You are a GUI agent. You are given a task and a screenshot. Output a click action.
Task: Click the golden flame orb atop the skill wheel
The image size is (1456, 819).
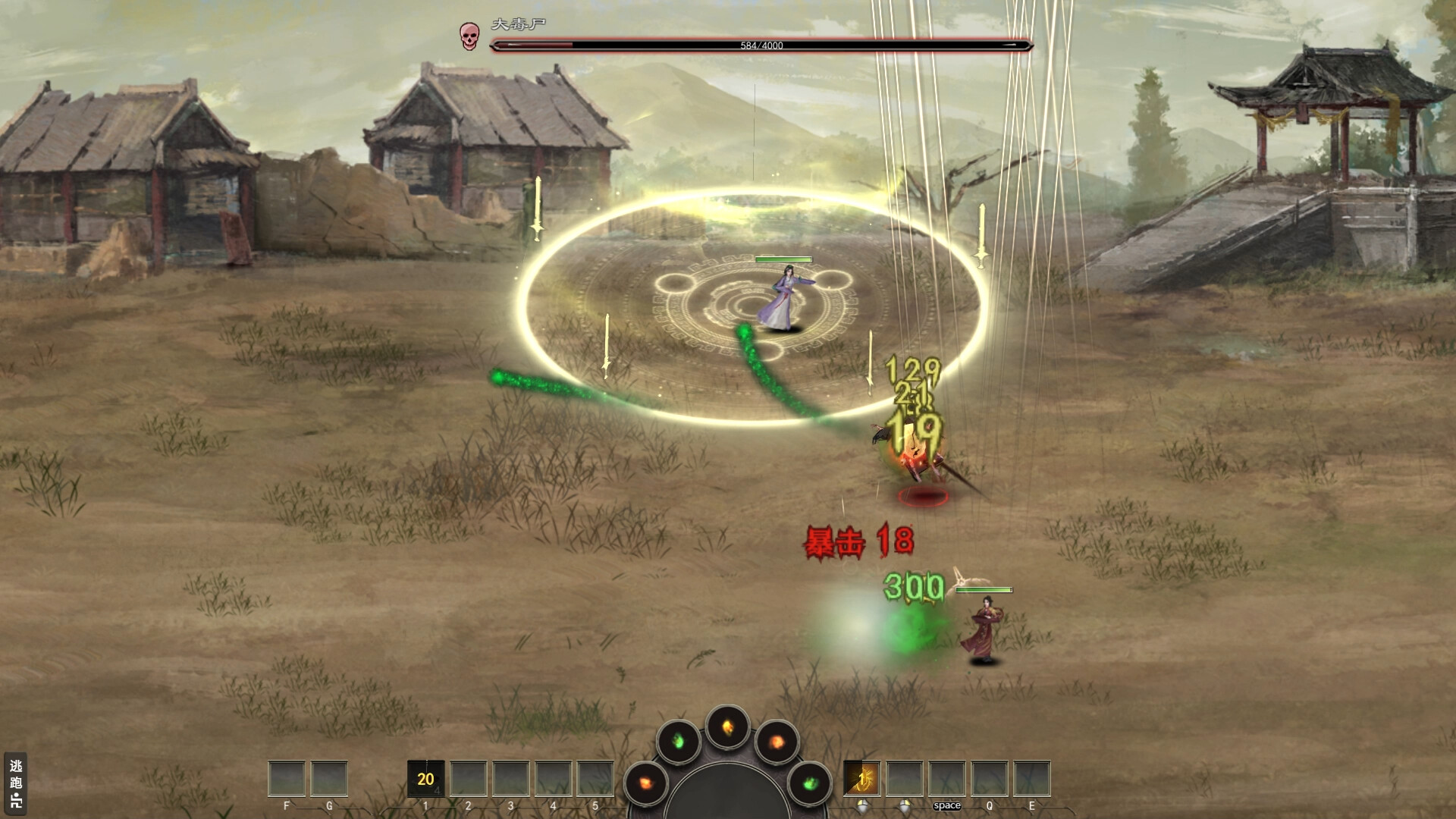tap(727, 728)
